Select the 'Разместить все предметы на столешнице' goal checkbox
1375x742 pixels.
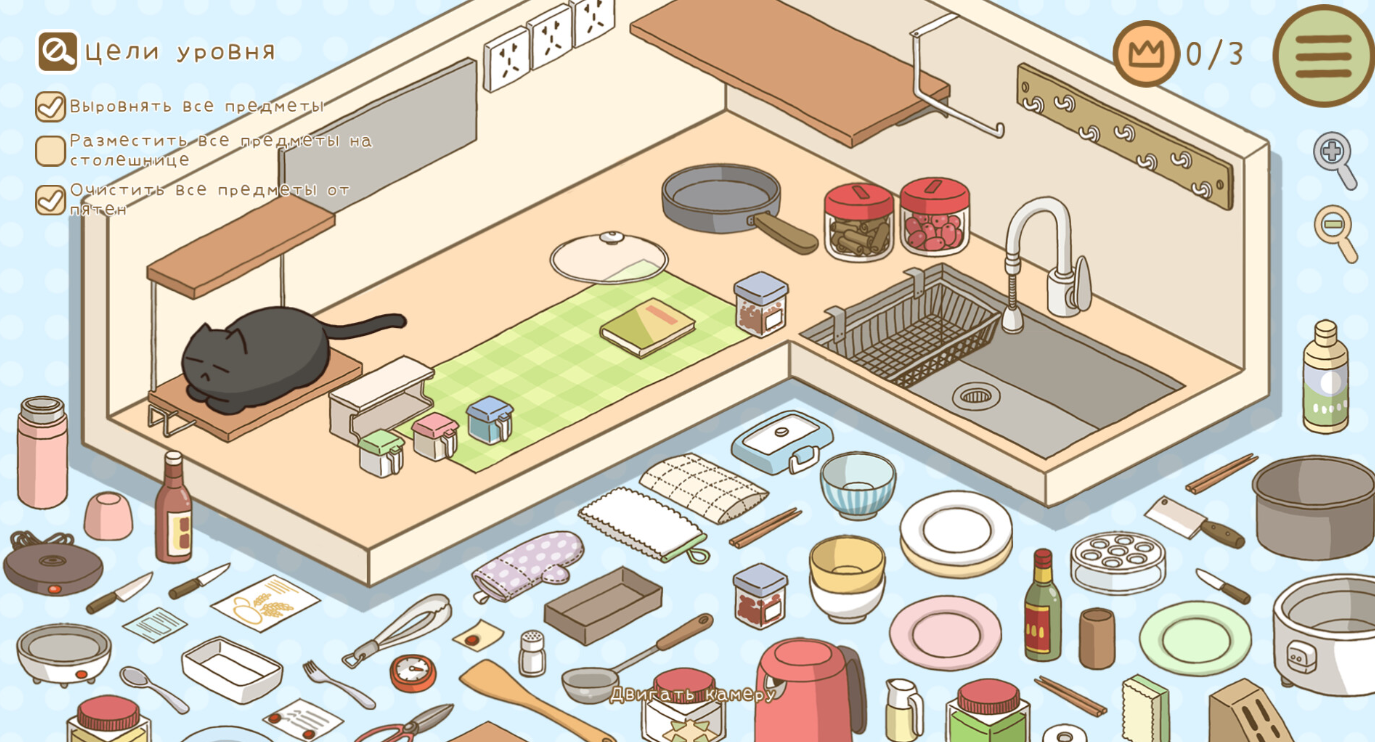(x=50, y=151)
